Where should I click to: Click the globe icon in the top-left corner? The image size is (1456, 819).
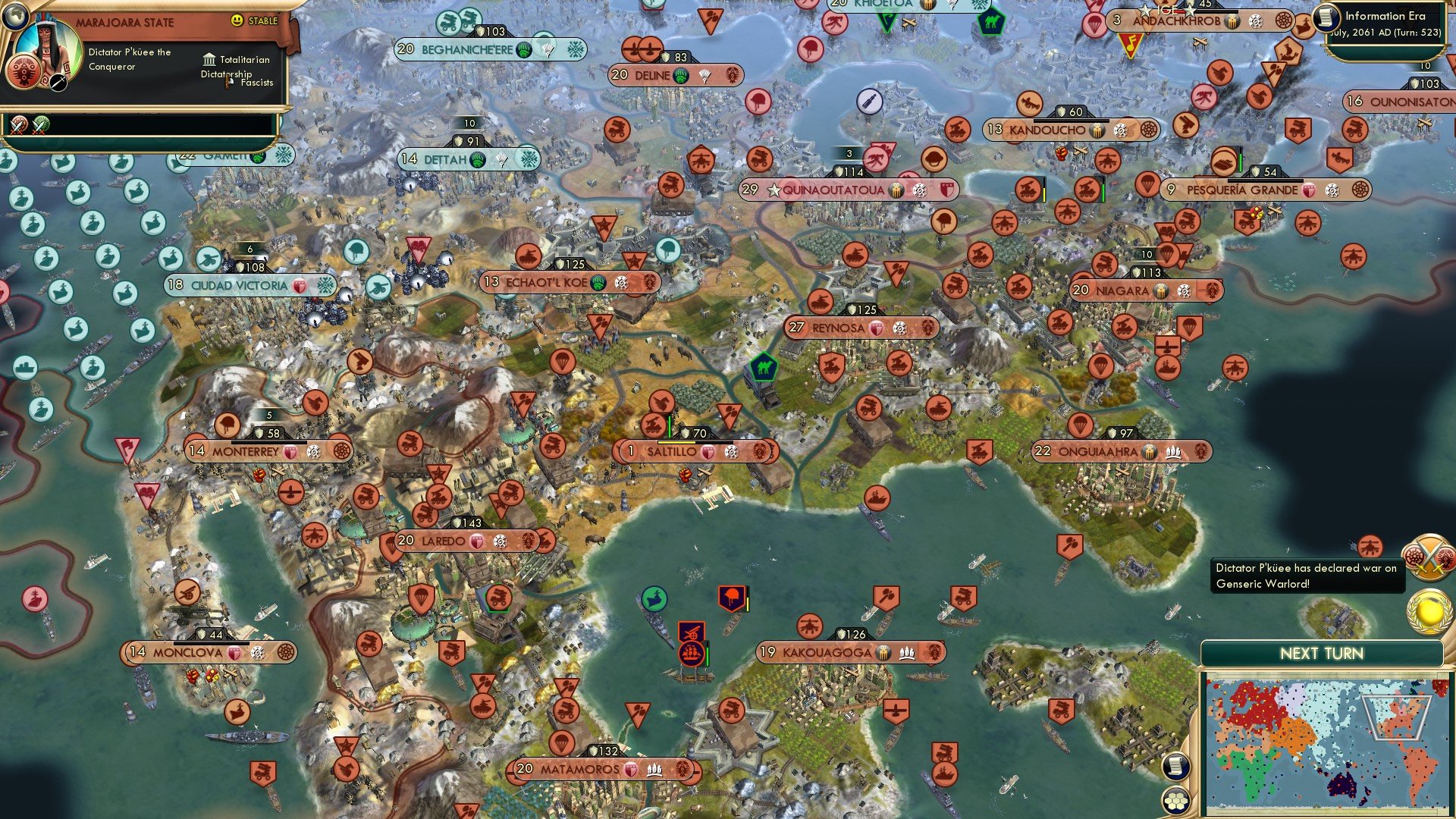16,19
